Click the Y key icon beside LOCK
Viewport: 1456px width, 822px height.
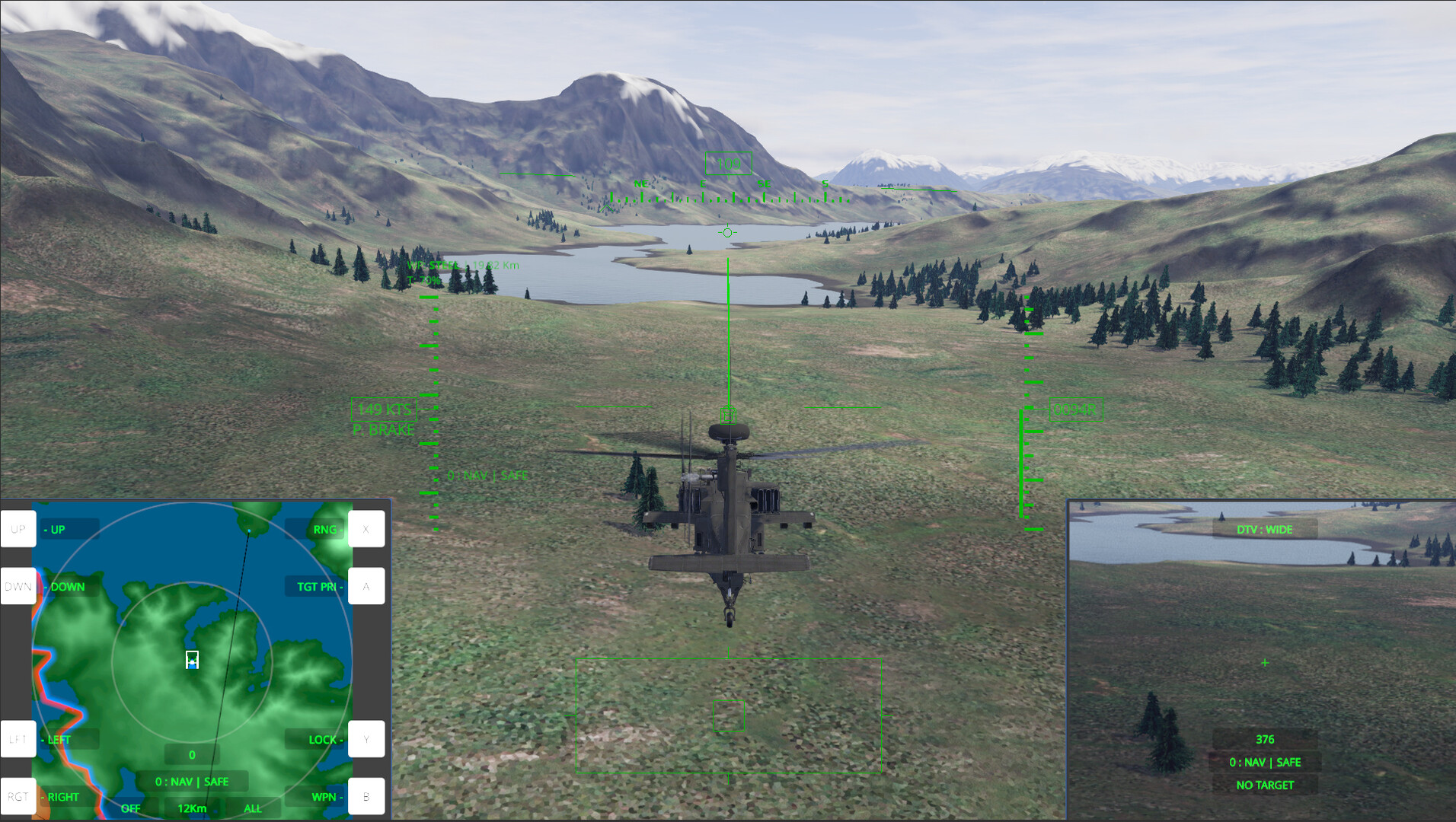366,739
